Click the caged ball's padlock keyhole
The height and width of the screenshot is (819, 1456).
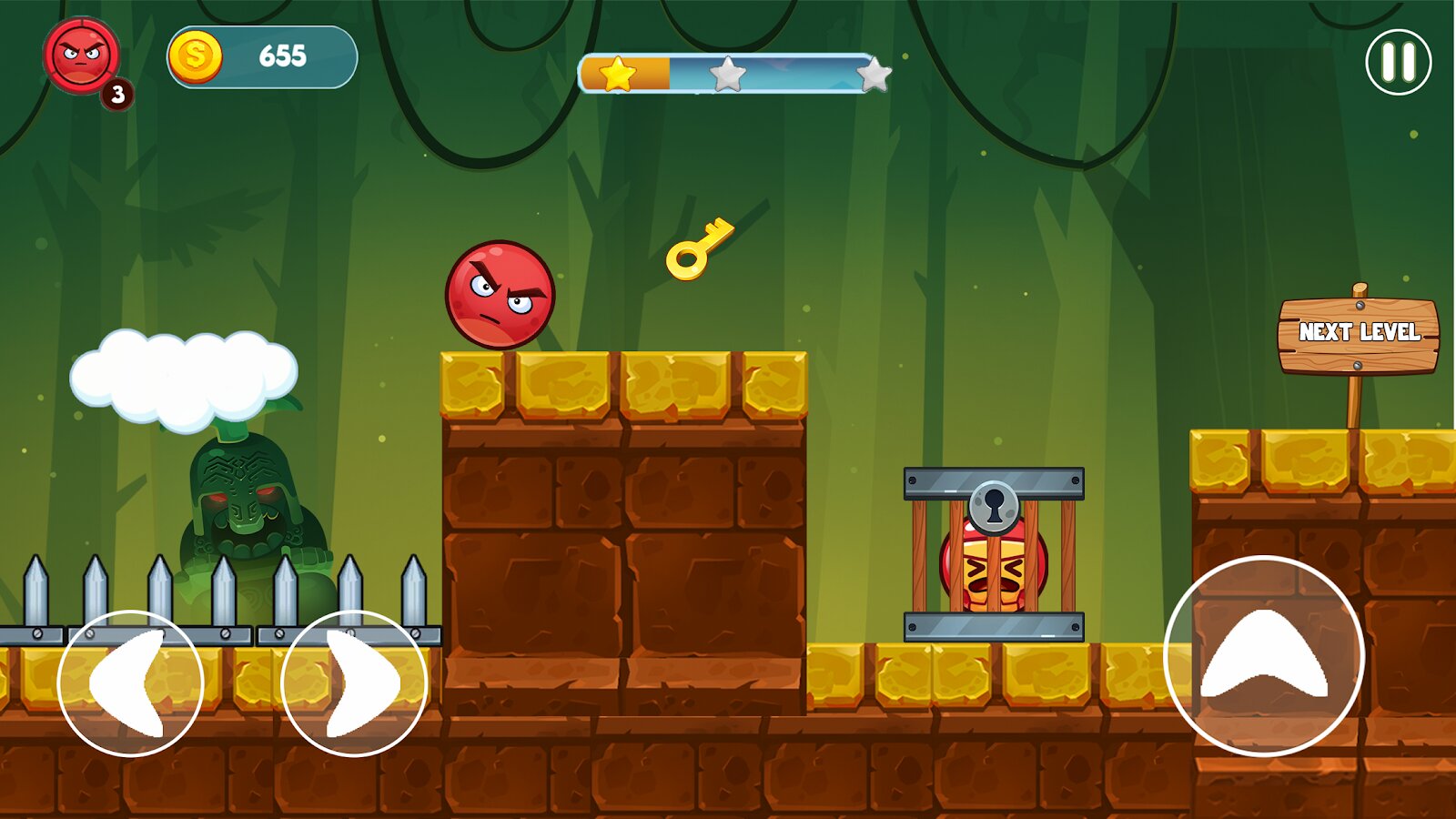coord(994,508)
